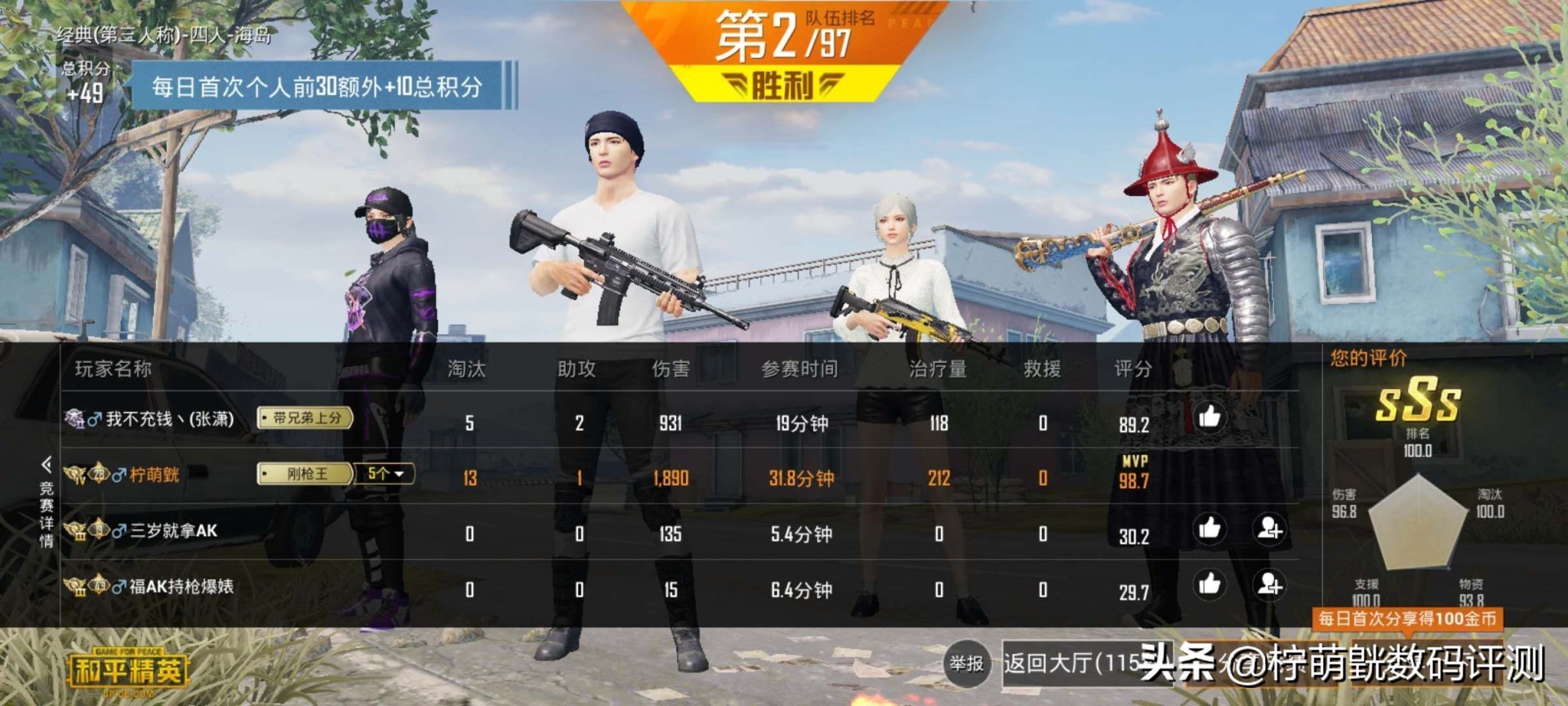
Task: Click the level 28 rank badge next to 柠萌皝
Action: (98, 474)
